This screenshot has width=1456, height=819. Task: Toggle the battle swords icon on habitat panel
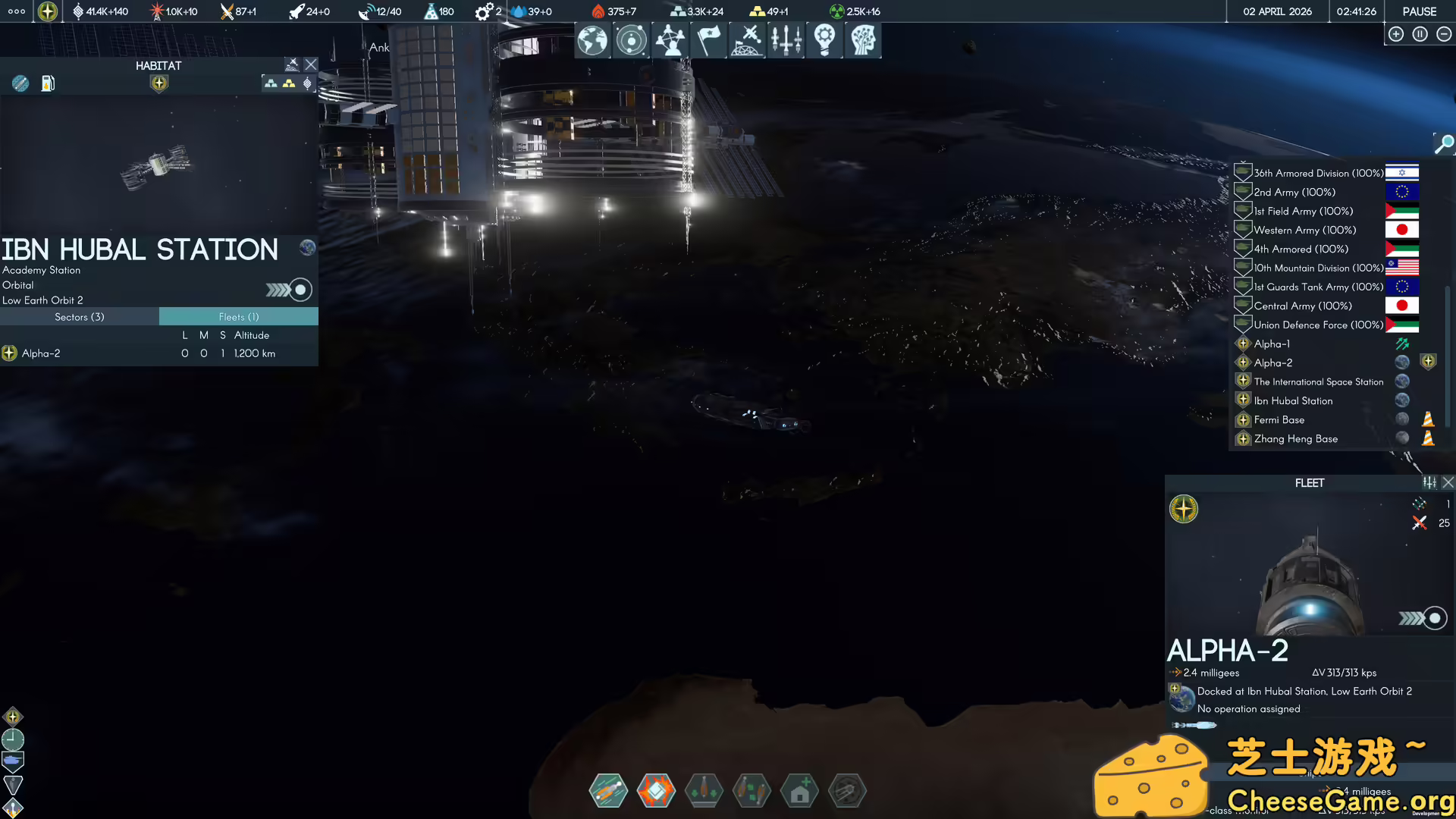click(292, 64)
